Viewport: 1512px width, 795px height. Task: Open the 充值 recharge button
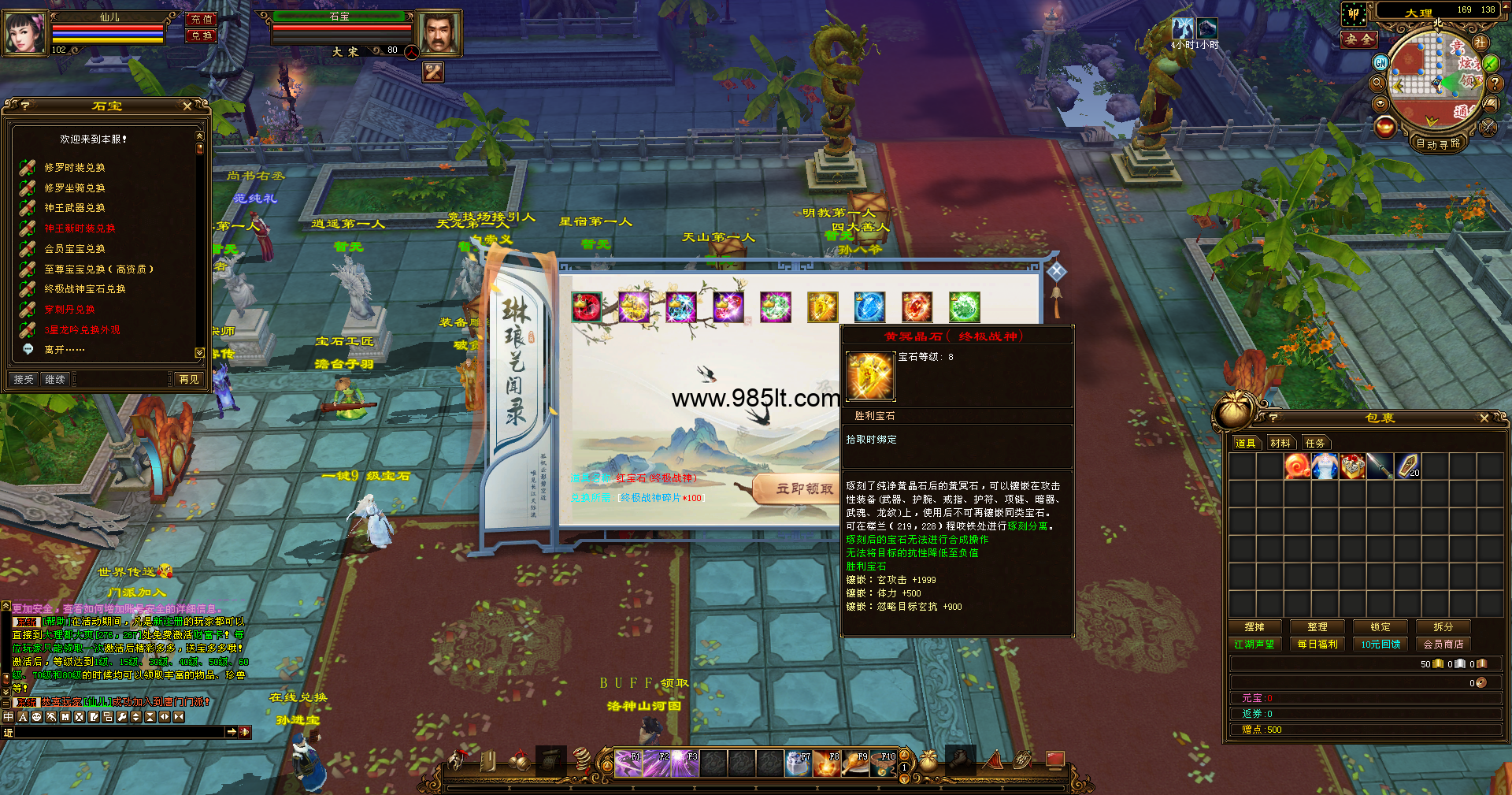(202, 19)
